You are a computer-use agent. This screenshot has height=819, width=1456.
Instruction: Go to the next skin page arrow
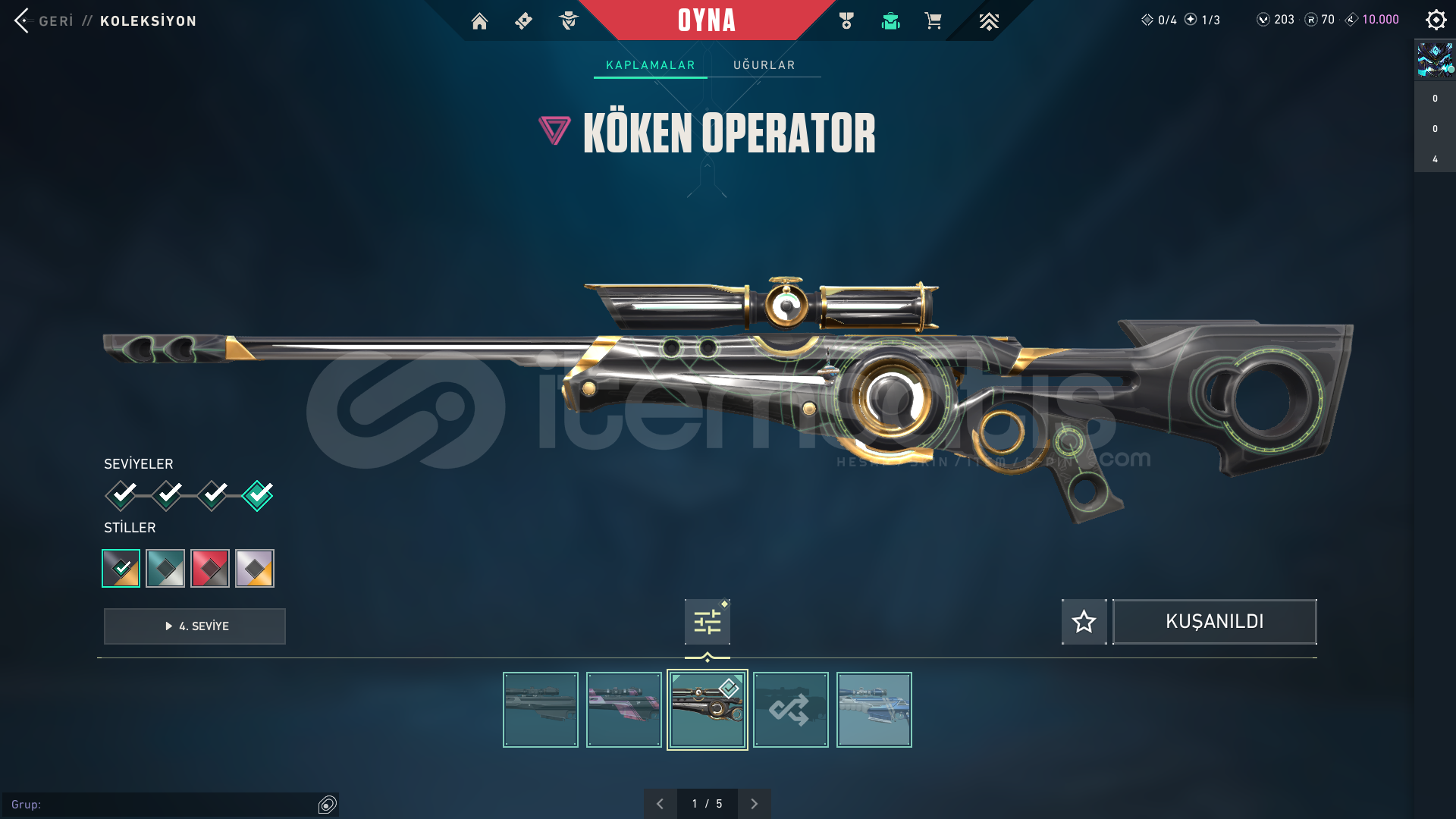click(754, 804)
